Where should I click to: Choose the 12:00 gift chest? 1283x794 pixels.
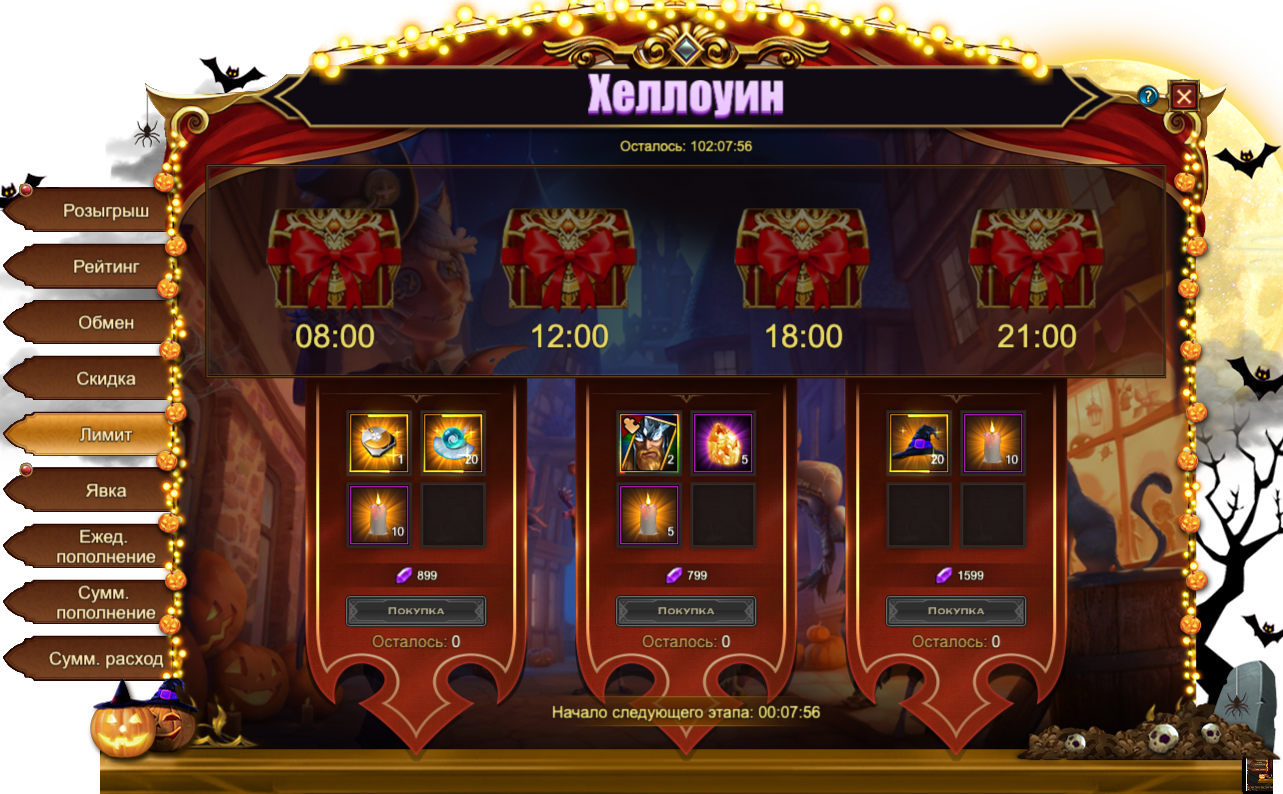coord(569,262)
